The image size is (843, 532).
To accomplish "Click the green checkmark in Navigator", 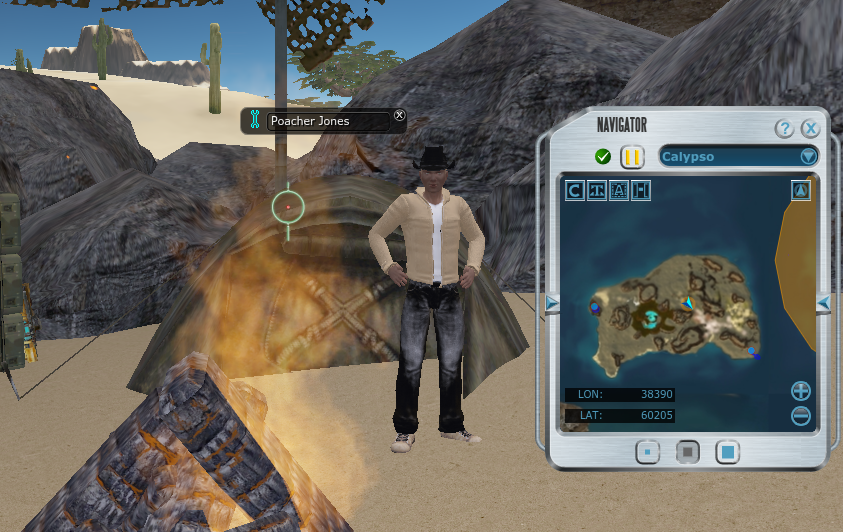I will click(603, 156).
